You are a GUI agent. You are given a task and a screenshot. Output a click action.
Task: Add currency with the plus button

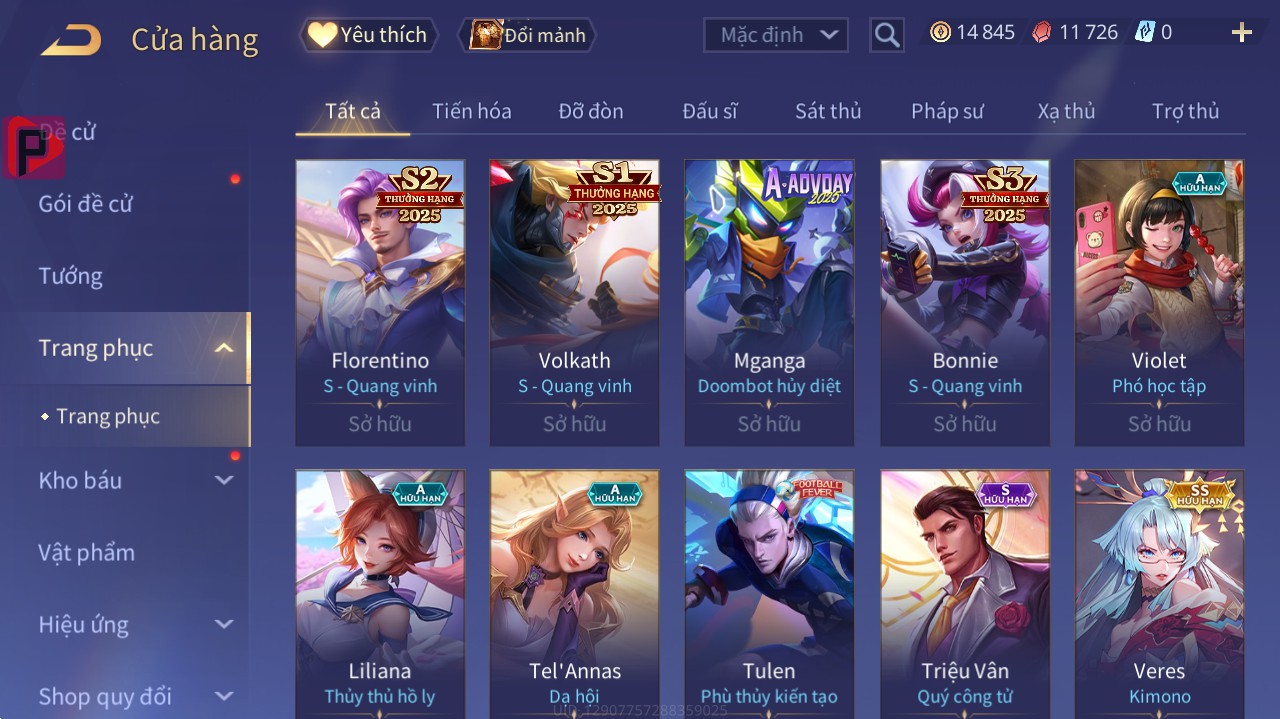tap(1241, 33)
